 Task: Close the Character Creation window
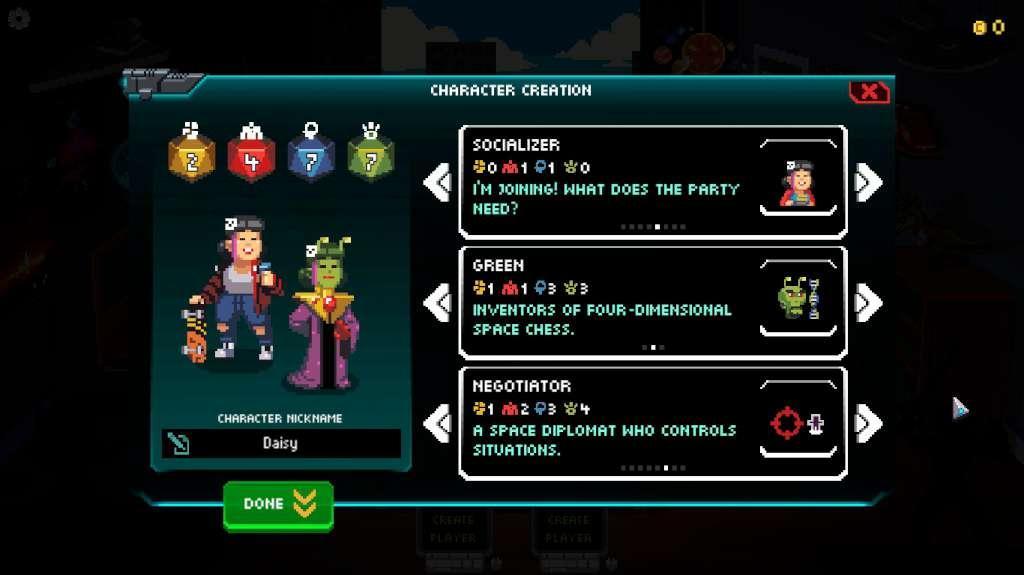(869, 92)
